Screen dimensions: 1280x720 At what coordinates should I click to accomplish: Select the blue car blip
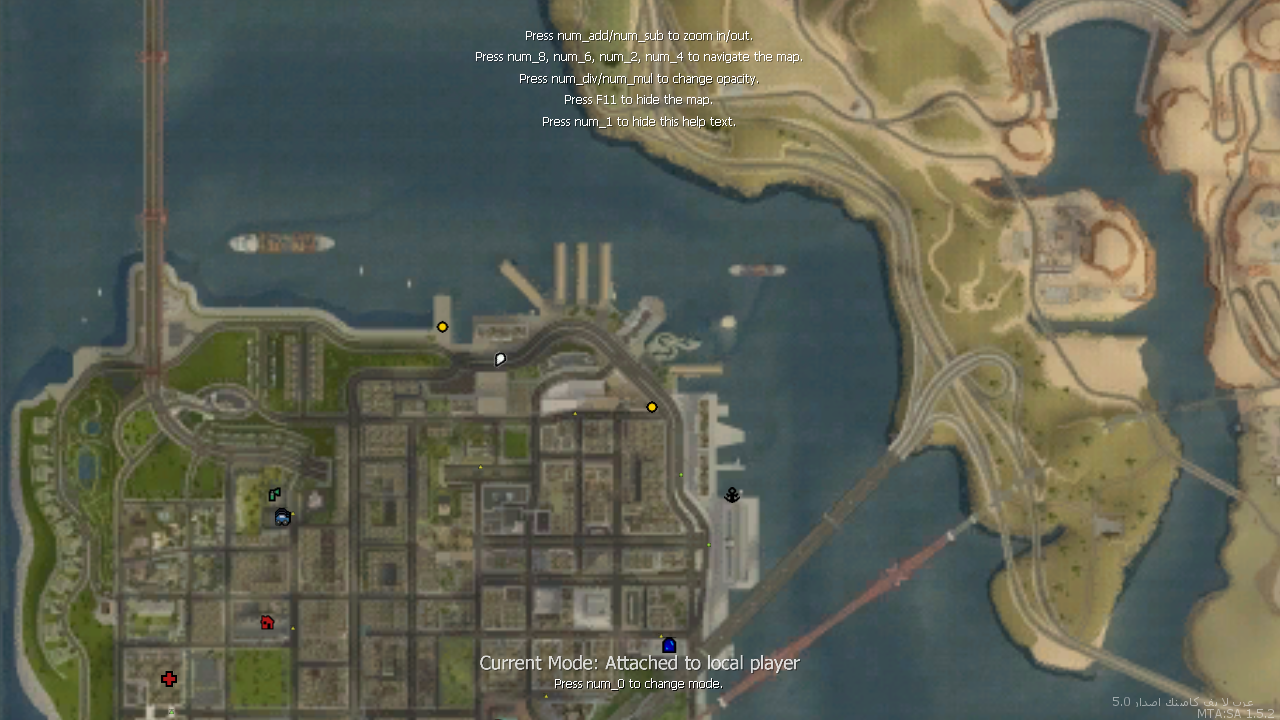282,517
